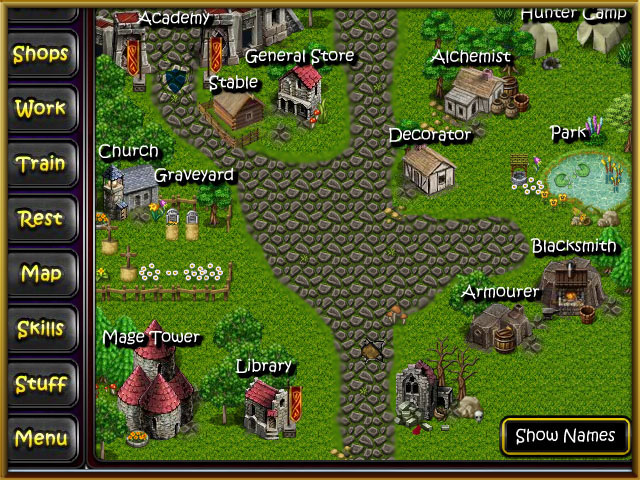
Task: Toggle the Show Names button
Action: pyautogui.click(x=565, y=436)
